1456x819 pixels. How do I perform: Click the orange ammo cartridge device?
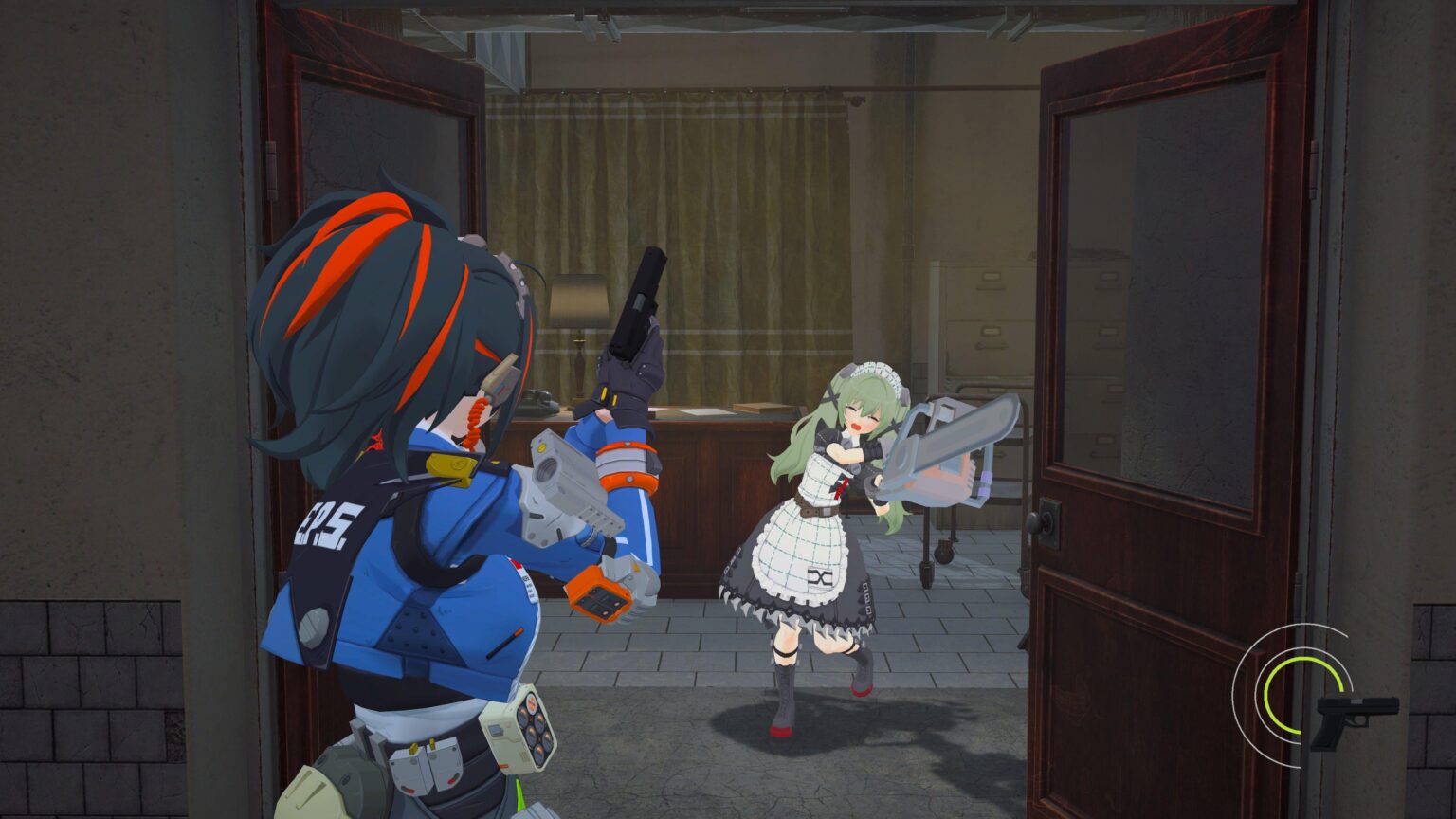pyautogui.click(x=597, y=592)
